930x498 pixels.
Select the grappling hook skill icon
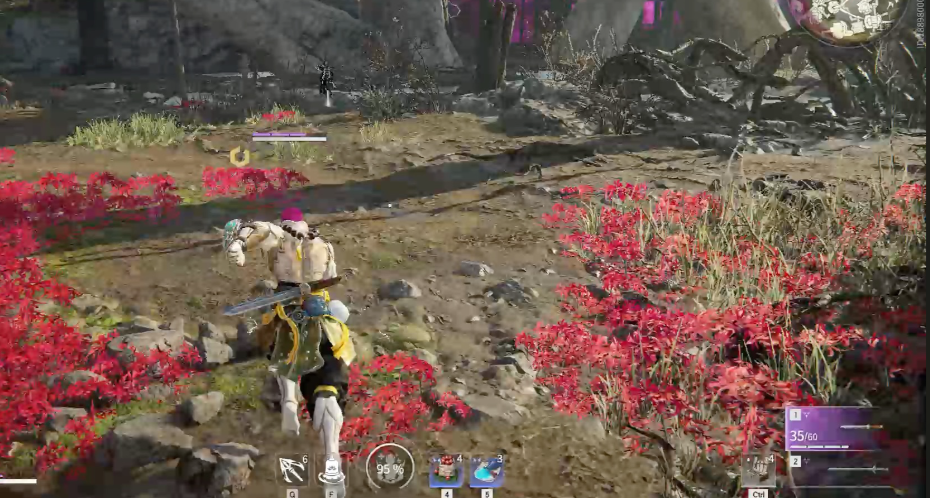click(292, 470)
